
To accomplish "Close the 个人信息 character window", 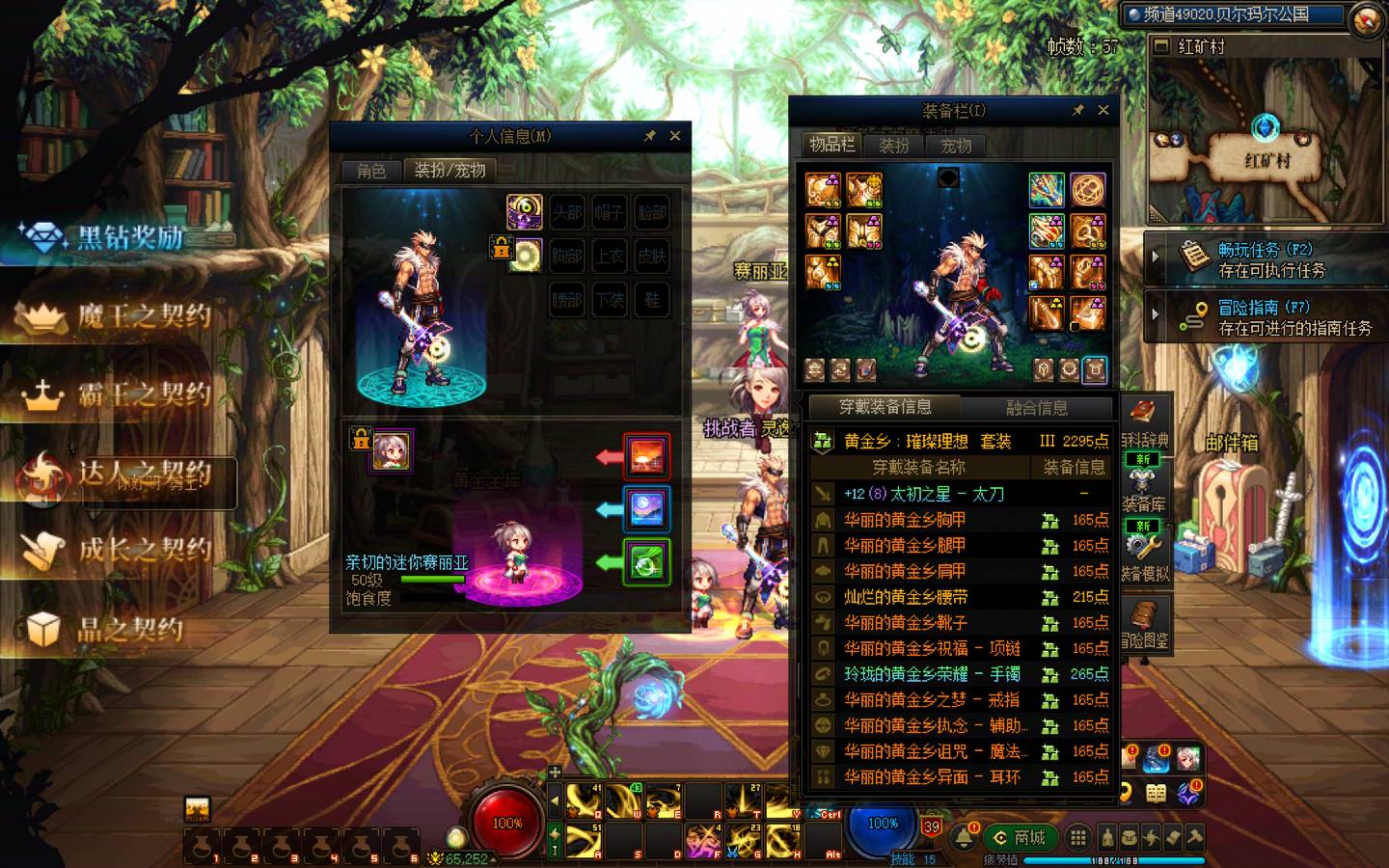I will tap(675, 136).
